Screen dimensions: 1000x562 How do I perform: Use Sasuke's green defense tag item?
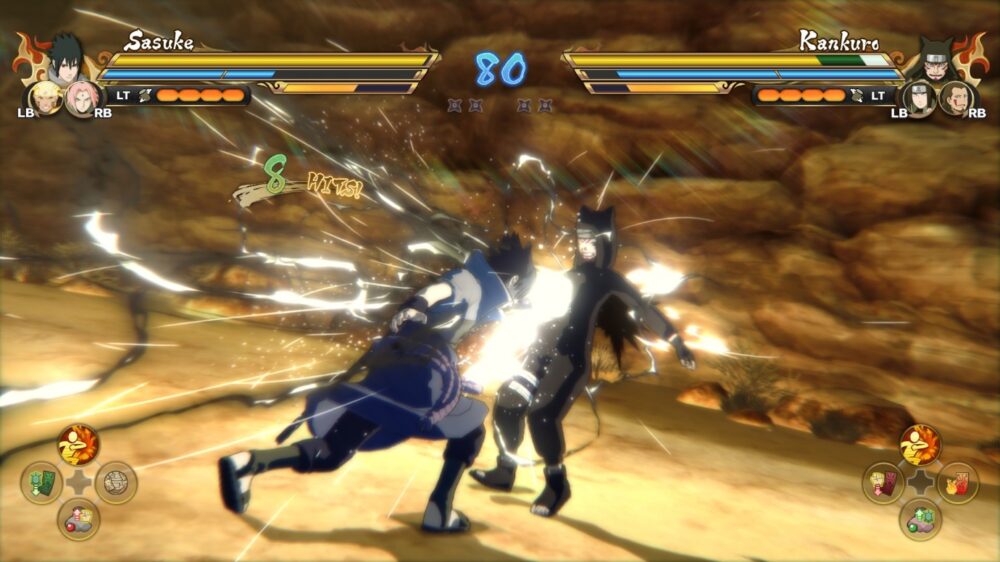tap(42, 482)
